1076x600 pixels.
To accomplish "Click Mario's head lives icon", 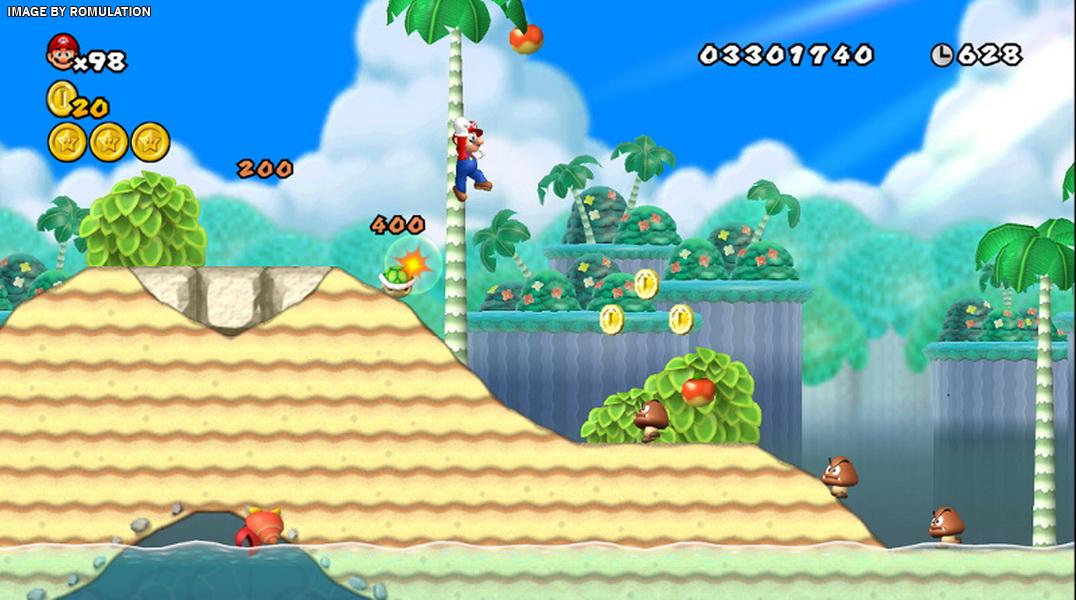I will (62, 52).
